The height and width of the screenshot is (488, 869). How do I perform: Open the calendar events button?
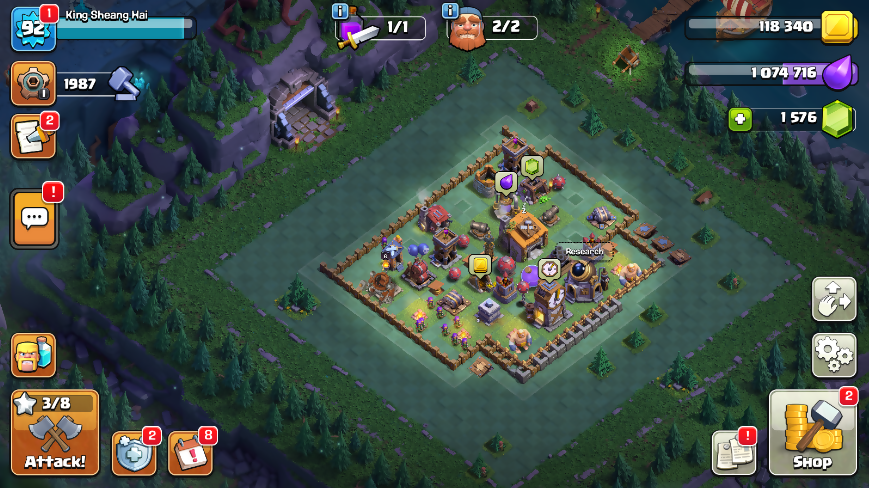pos(190,453)
